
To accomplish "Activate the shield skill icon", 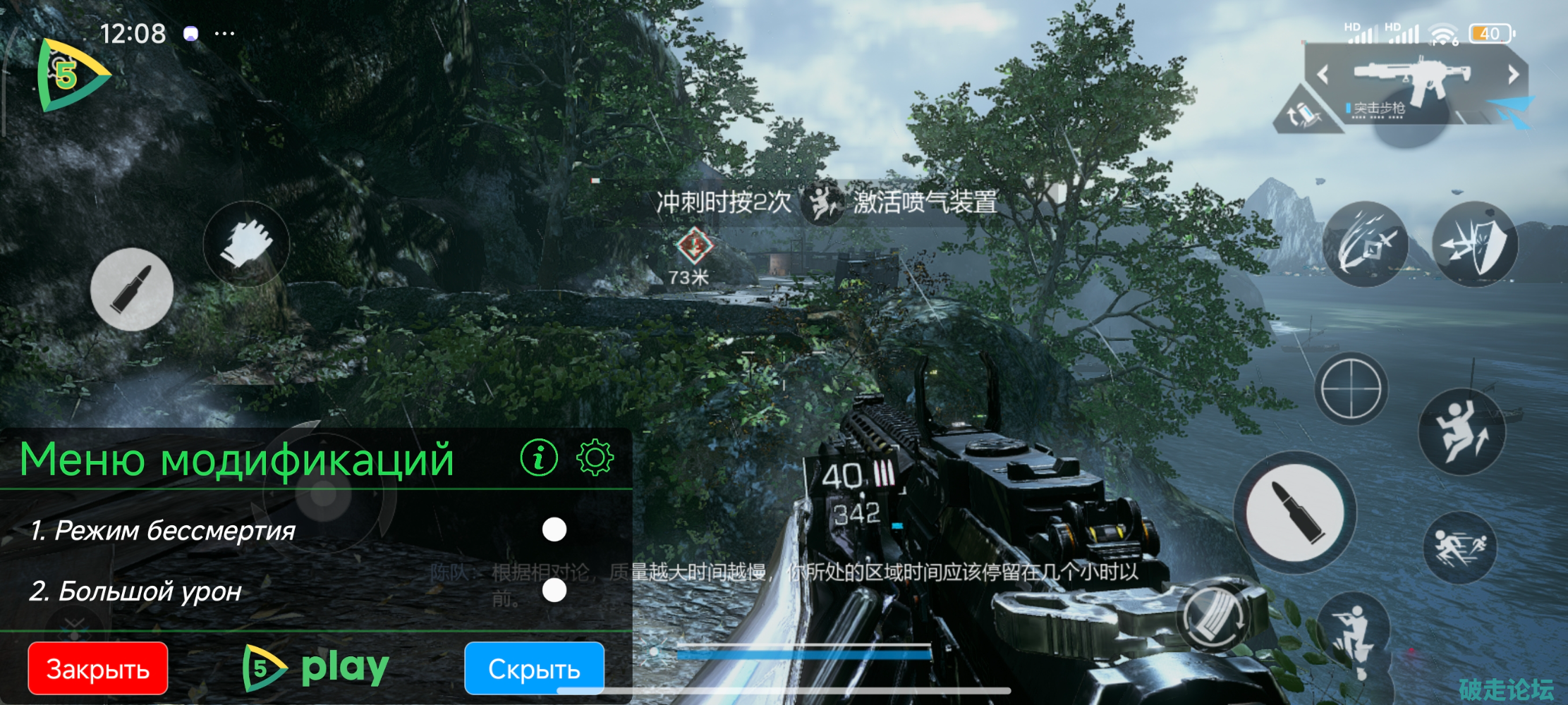I will [x=1476, y=244].
